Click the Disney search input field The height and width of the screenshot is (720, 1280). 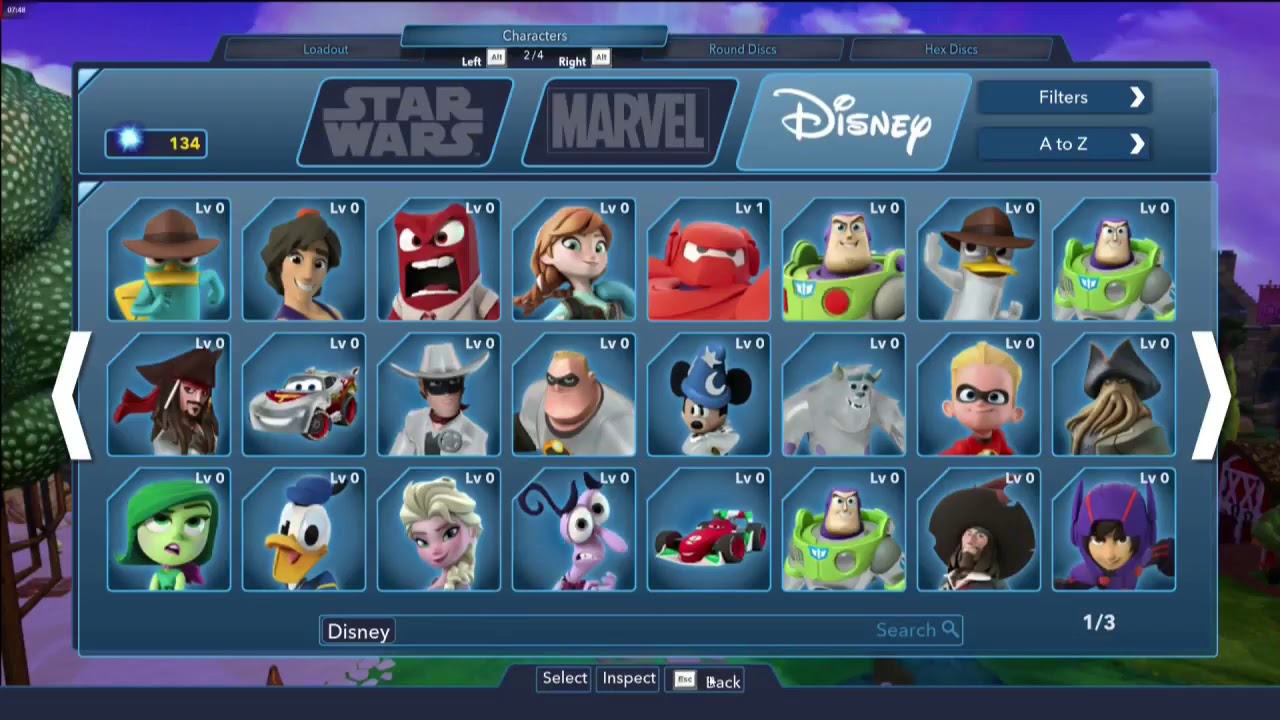[x=600, y=630]
